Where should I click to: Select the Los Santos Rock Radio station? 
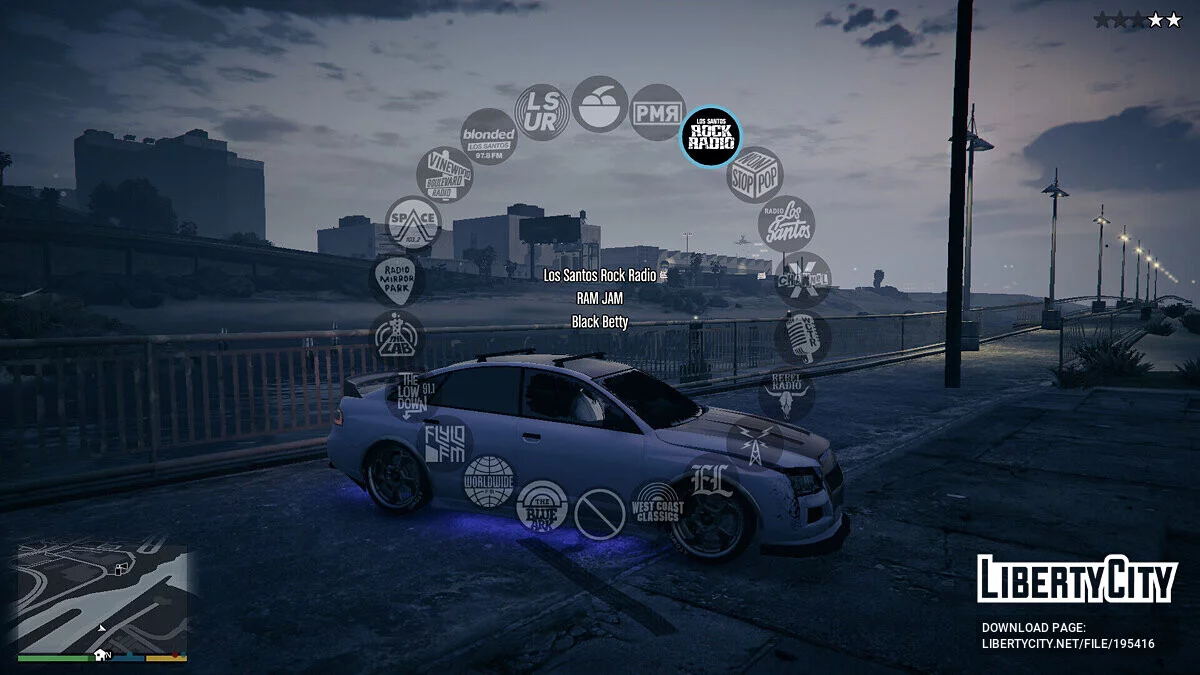tap(711, 136)
